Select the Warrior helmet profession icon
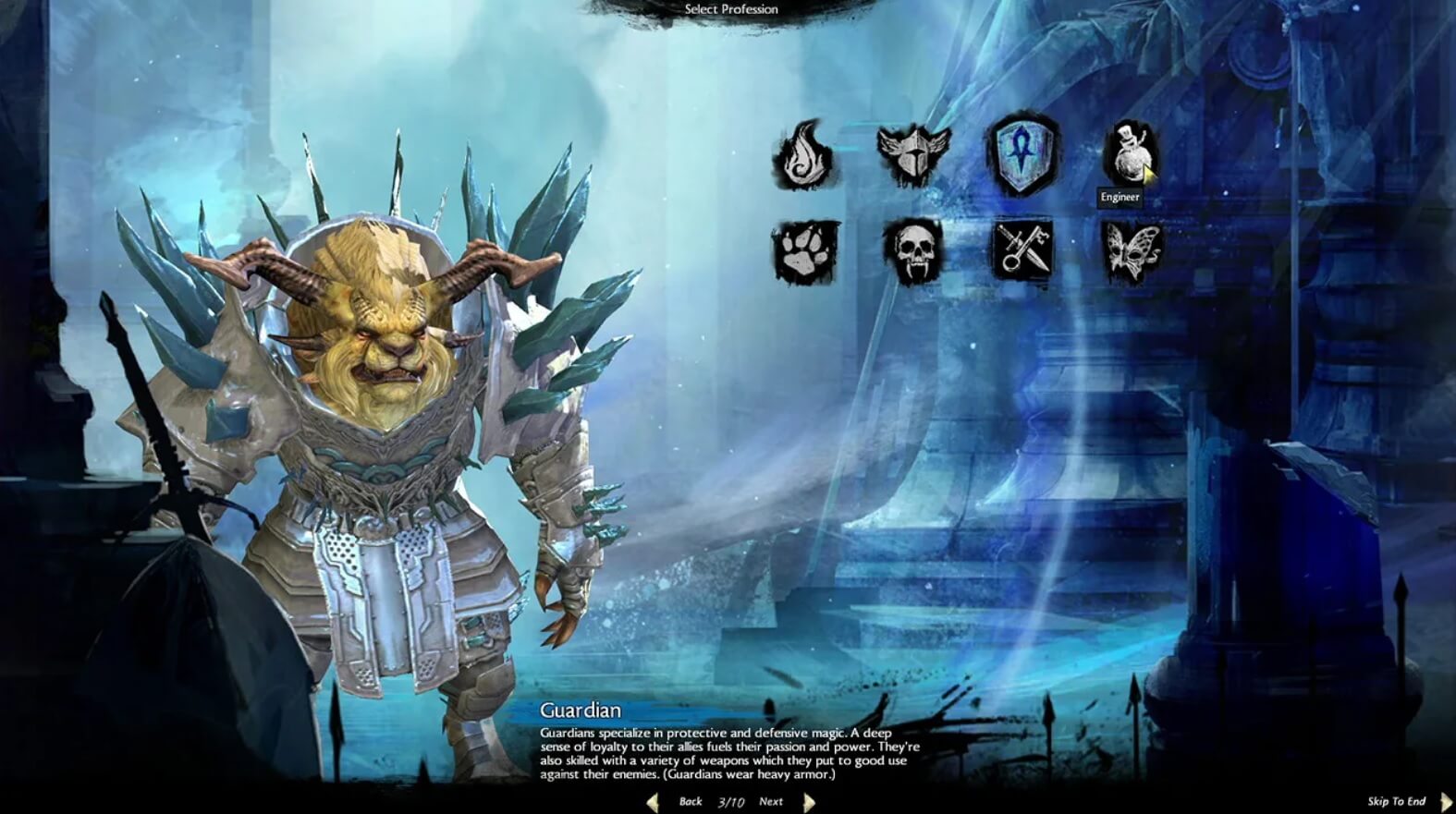Viewport: 1456px width, 814px height. [x=913, y=152]
